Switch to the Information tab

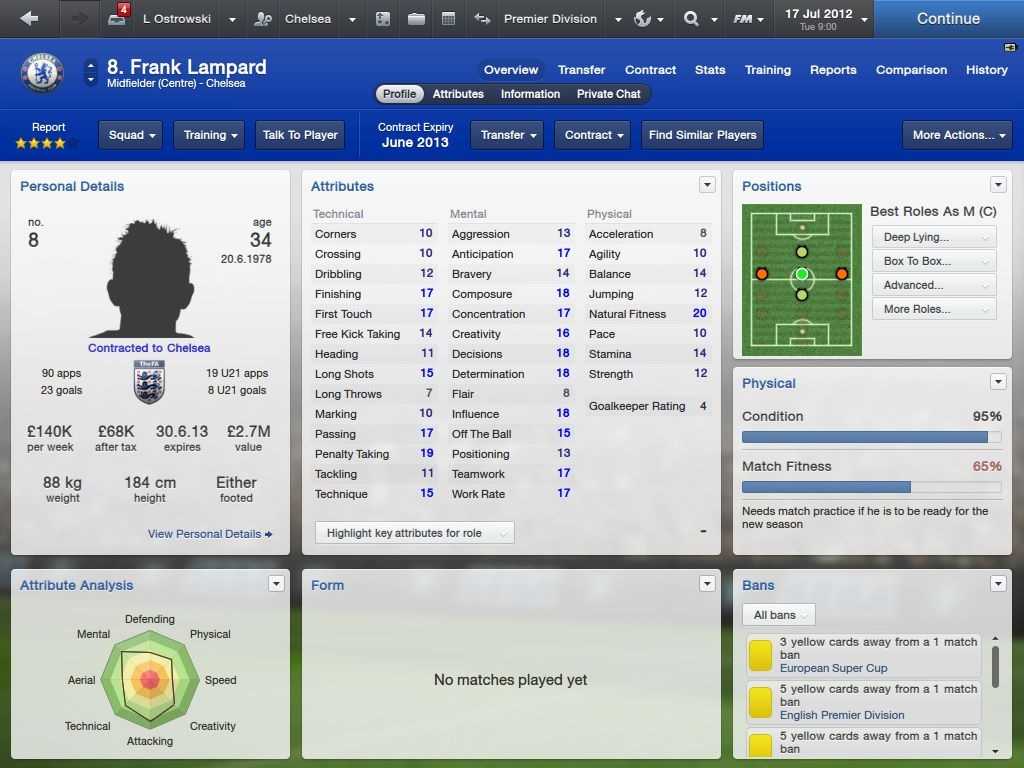[530, 94]
